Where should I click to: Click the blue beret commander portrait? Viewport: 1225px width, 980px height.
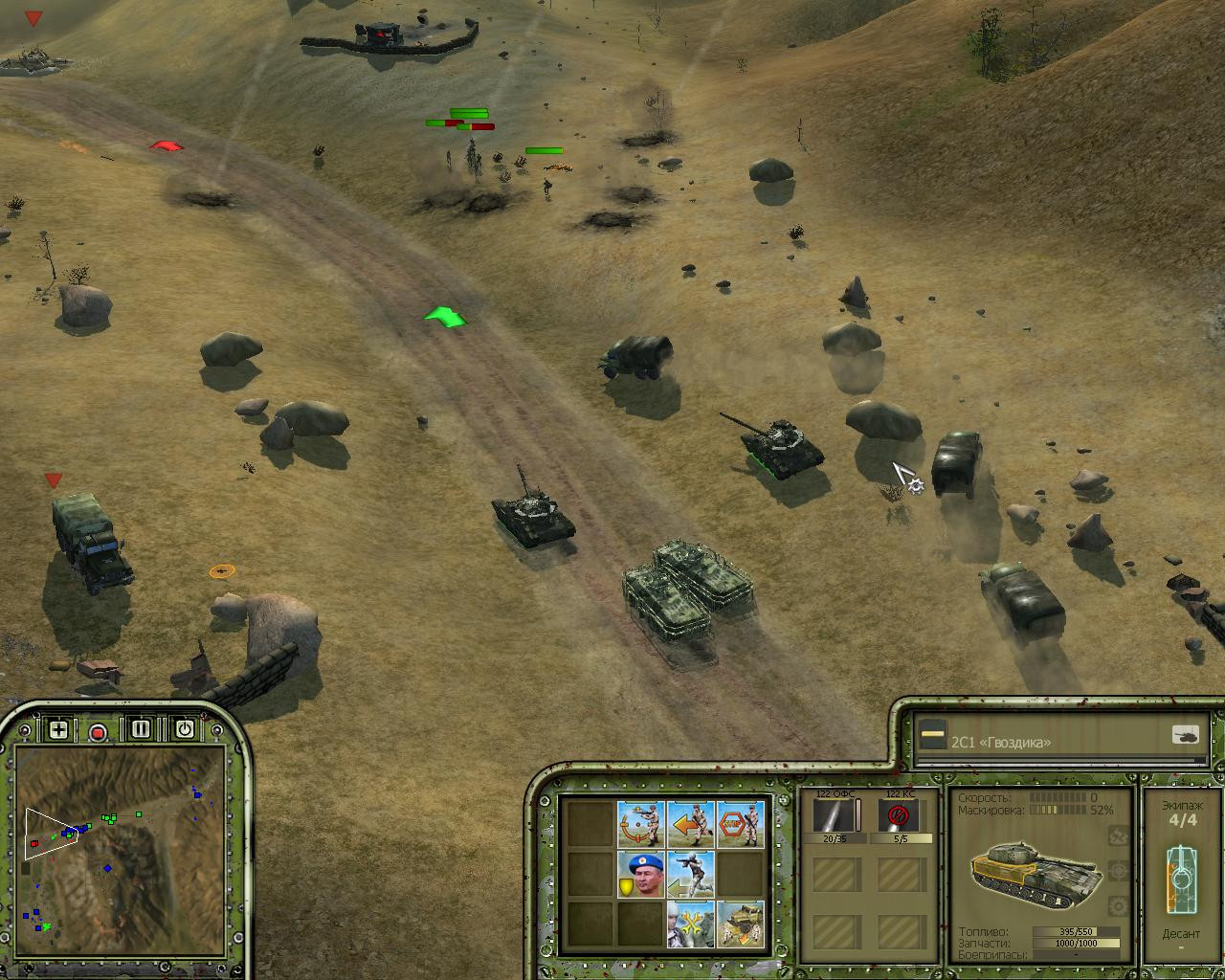[641, 874]
